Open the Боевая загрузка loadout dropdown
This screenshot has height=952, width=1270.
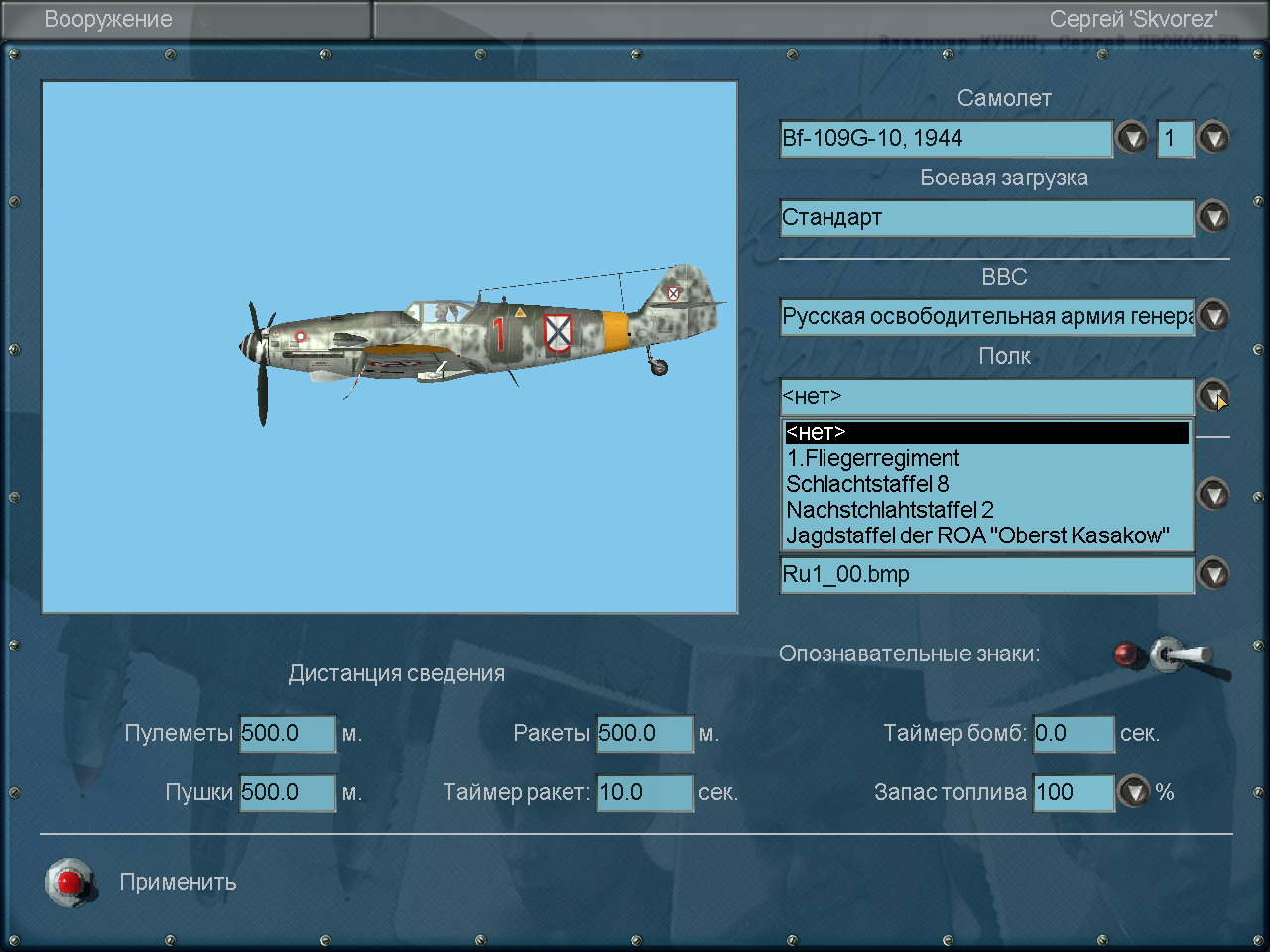pyautogui.click(x=1213, y=217)
